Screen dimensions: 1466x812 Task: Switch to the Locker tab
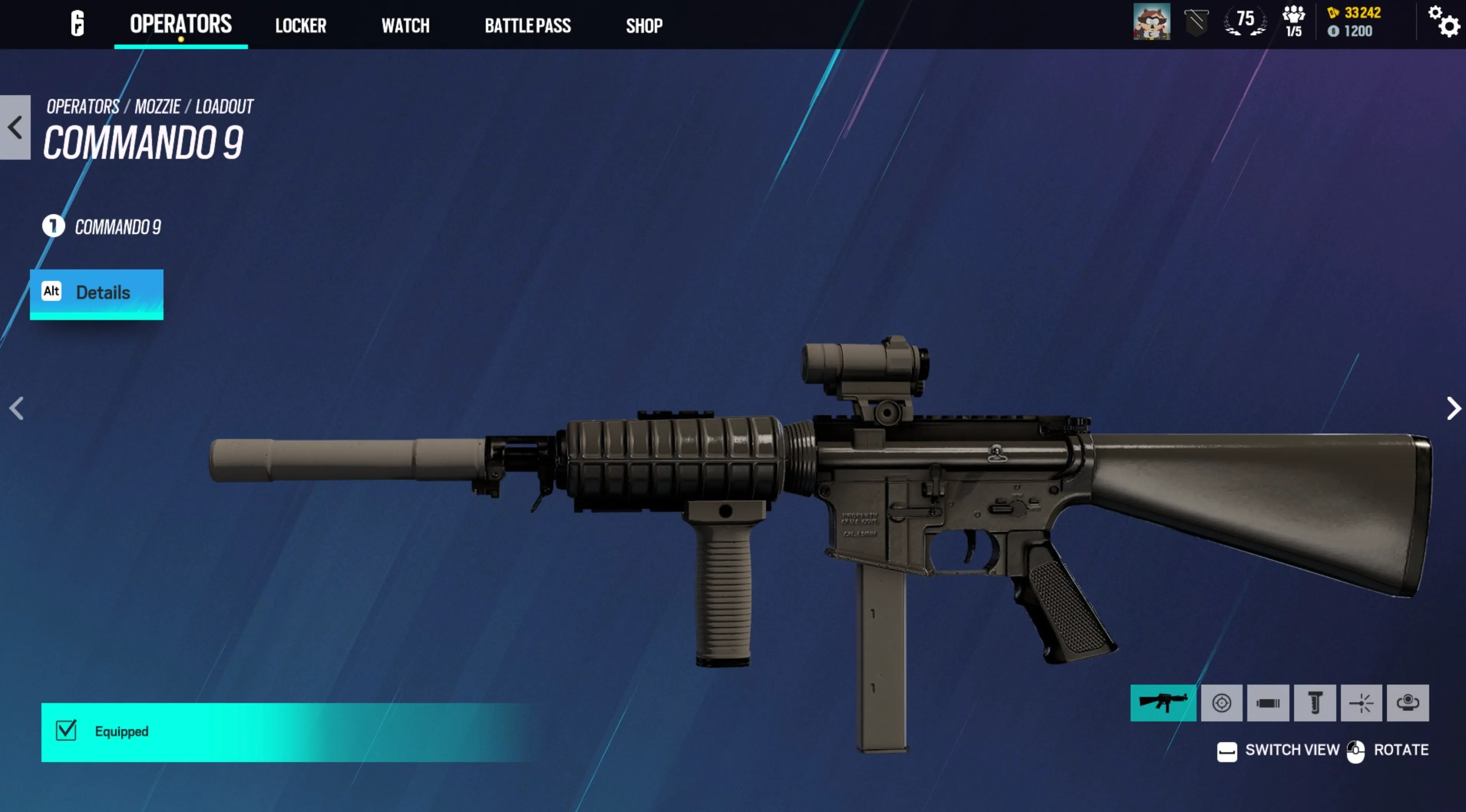[300, 26]
